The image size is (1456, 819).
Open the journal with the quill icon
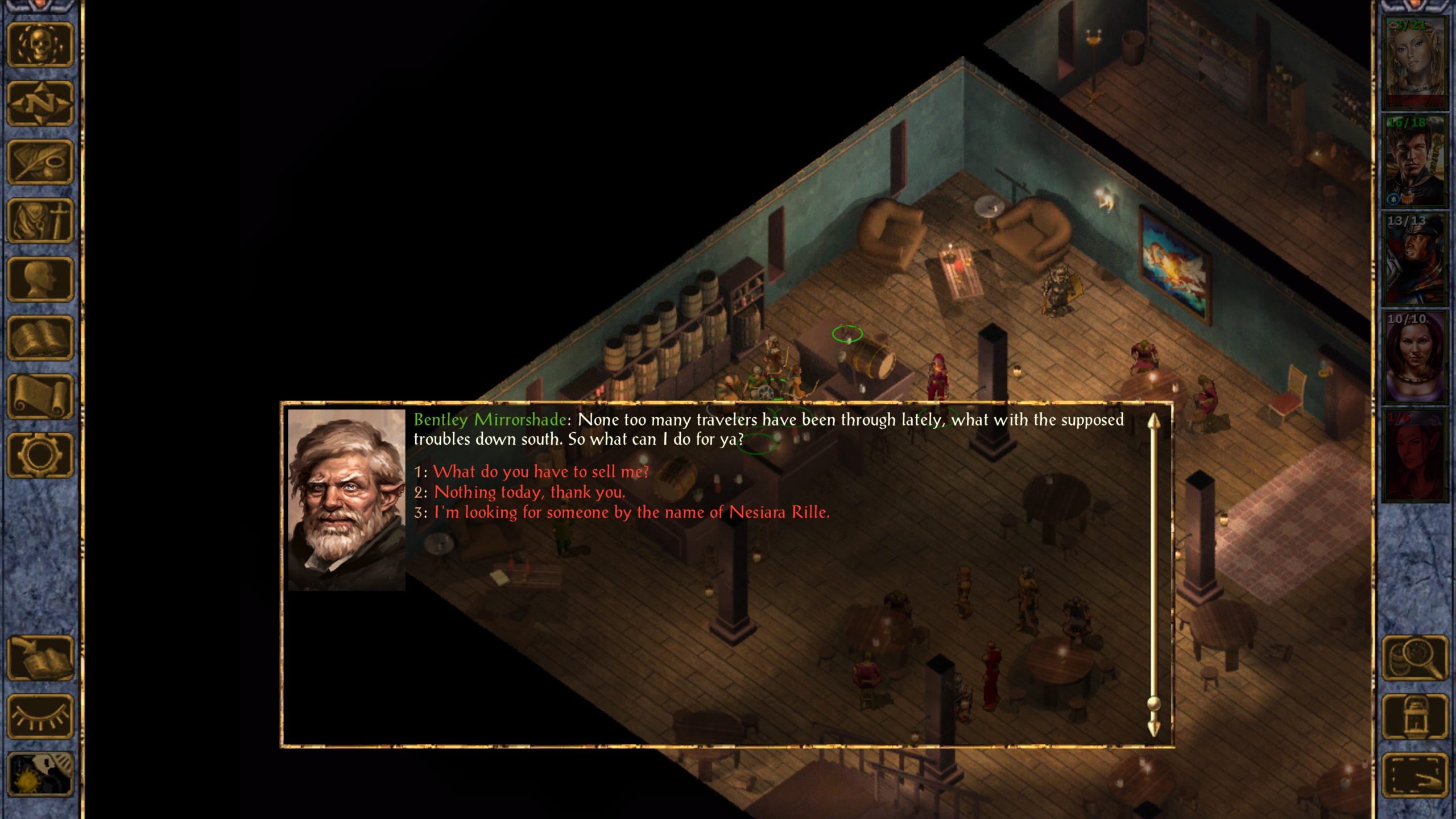click(x=40, y=162)
